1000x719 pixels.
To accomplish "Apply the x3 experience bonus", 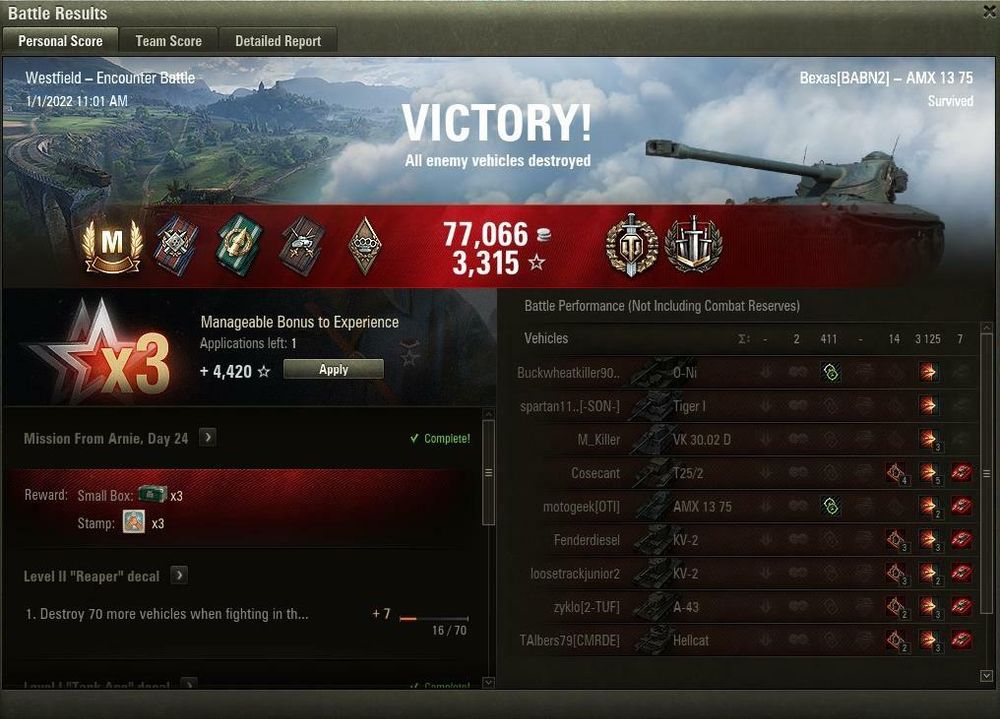I will (333, 369).
